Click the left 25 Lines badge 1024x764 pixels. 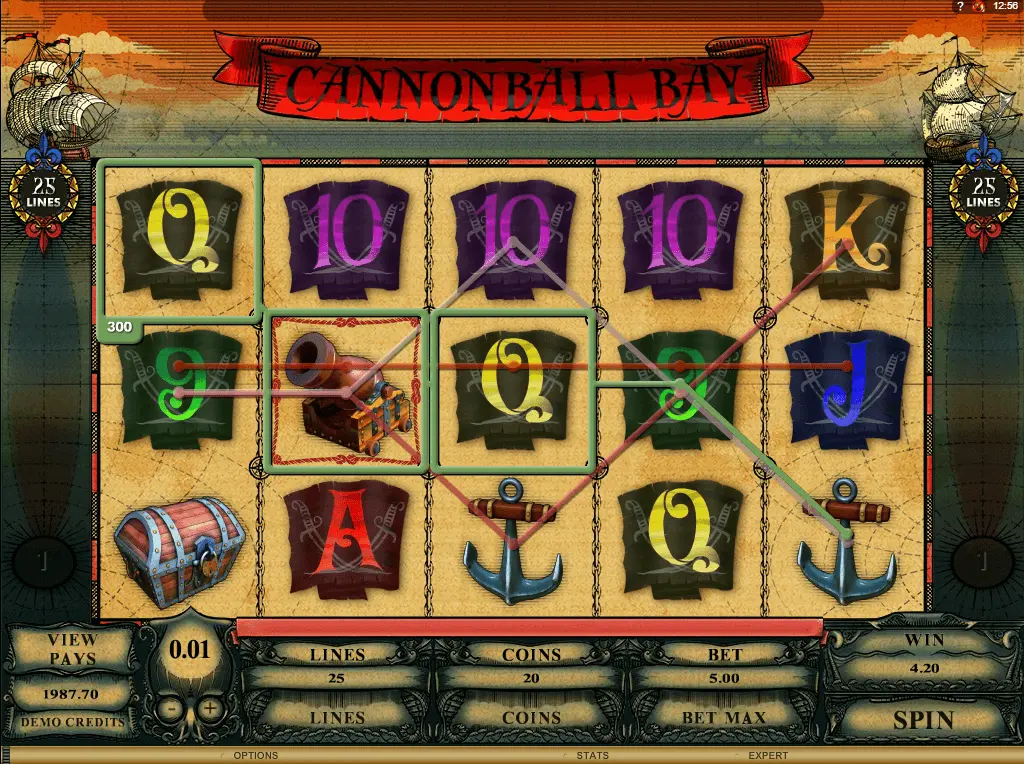point(44,193)
